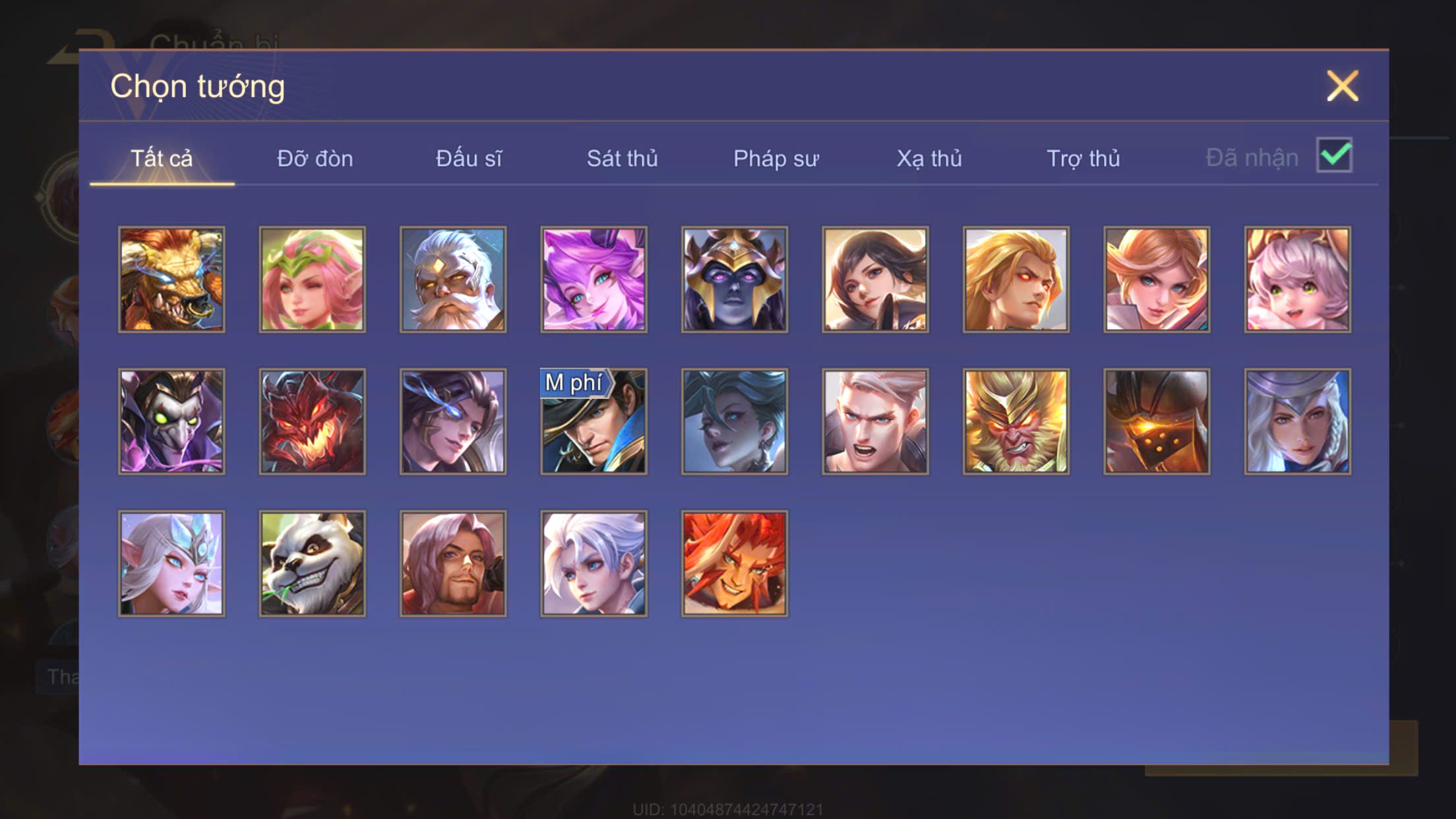Select the green-eyed masked jester hero

[x=171, y=421]
